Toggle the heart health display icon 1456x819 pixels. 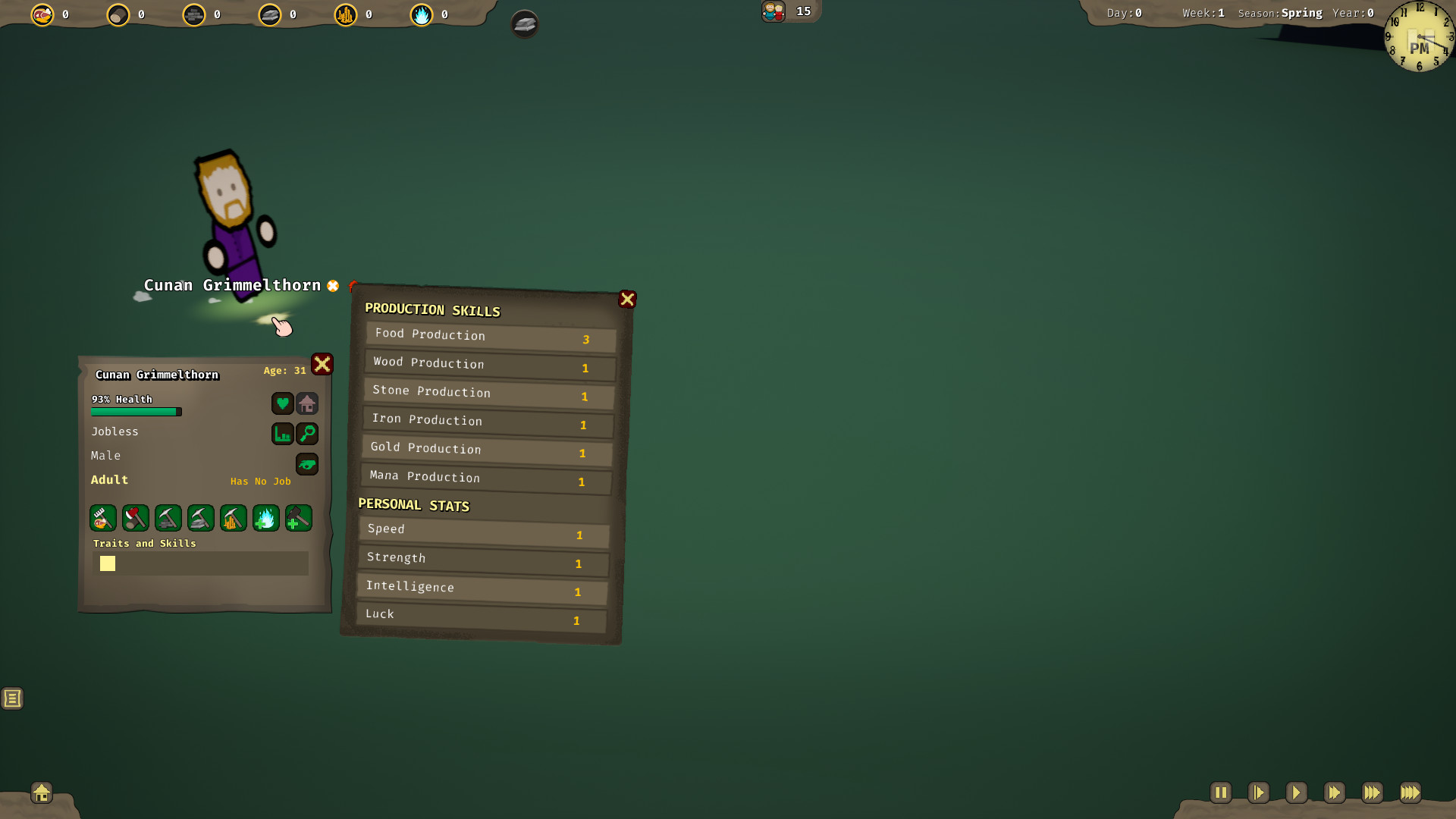(283, 403)
